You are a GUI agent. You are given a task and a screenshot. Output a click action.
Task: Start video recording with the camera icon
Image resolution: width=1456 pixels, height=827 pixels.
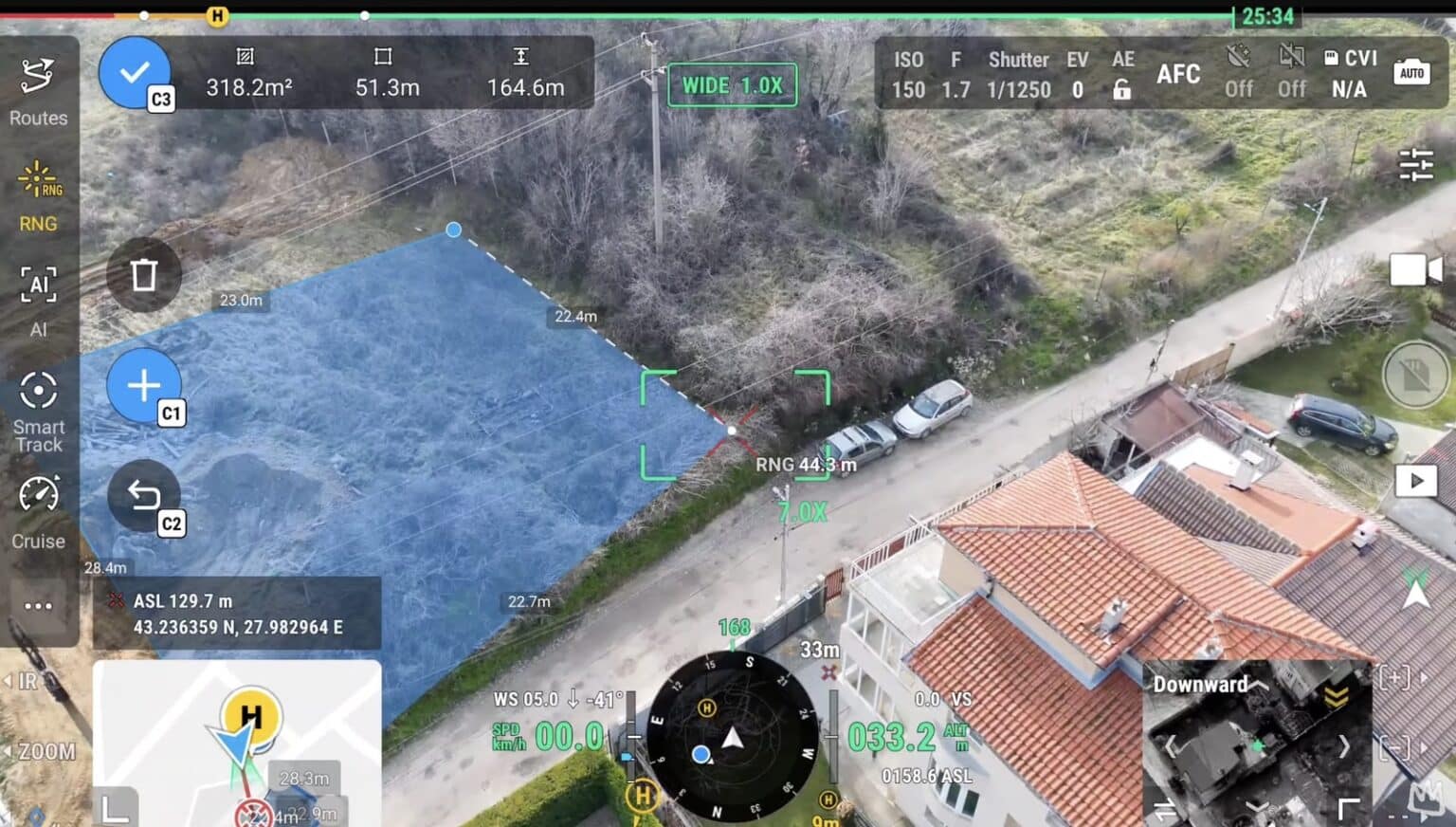coord(1414,269)
